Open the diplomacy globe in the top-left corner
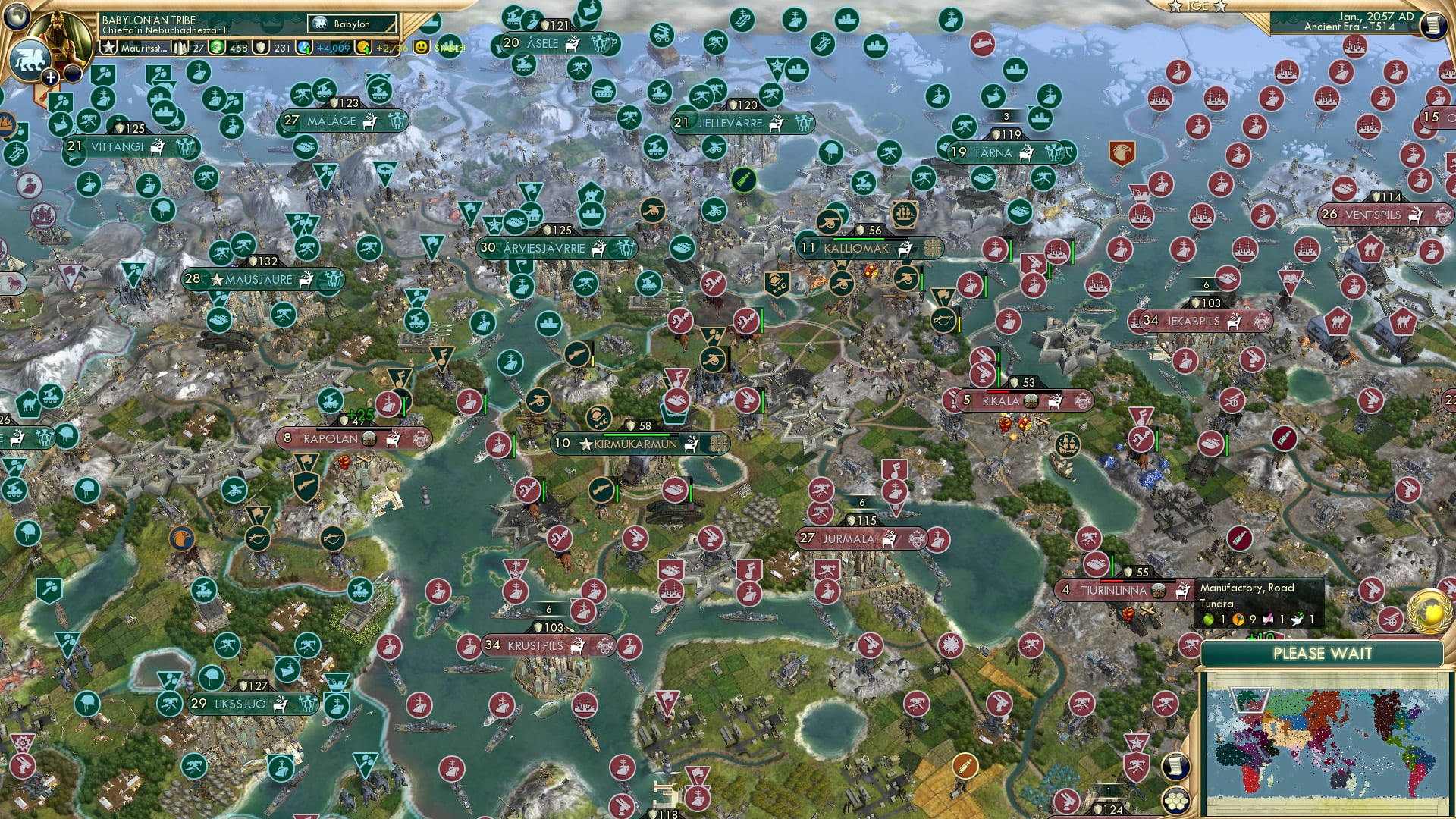 point(17,17)
